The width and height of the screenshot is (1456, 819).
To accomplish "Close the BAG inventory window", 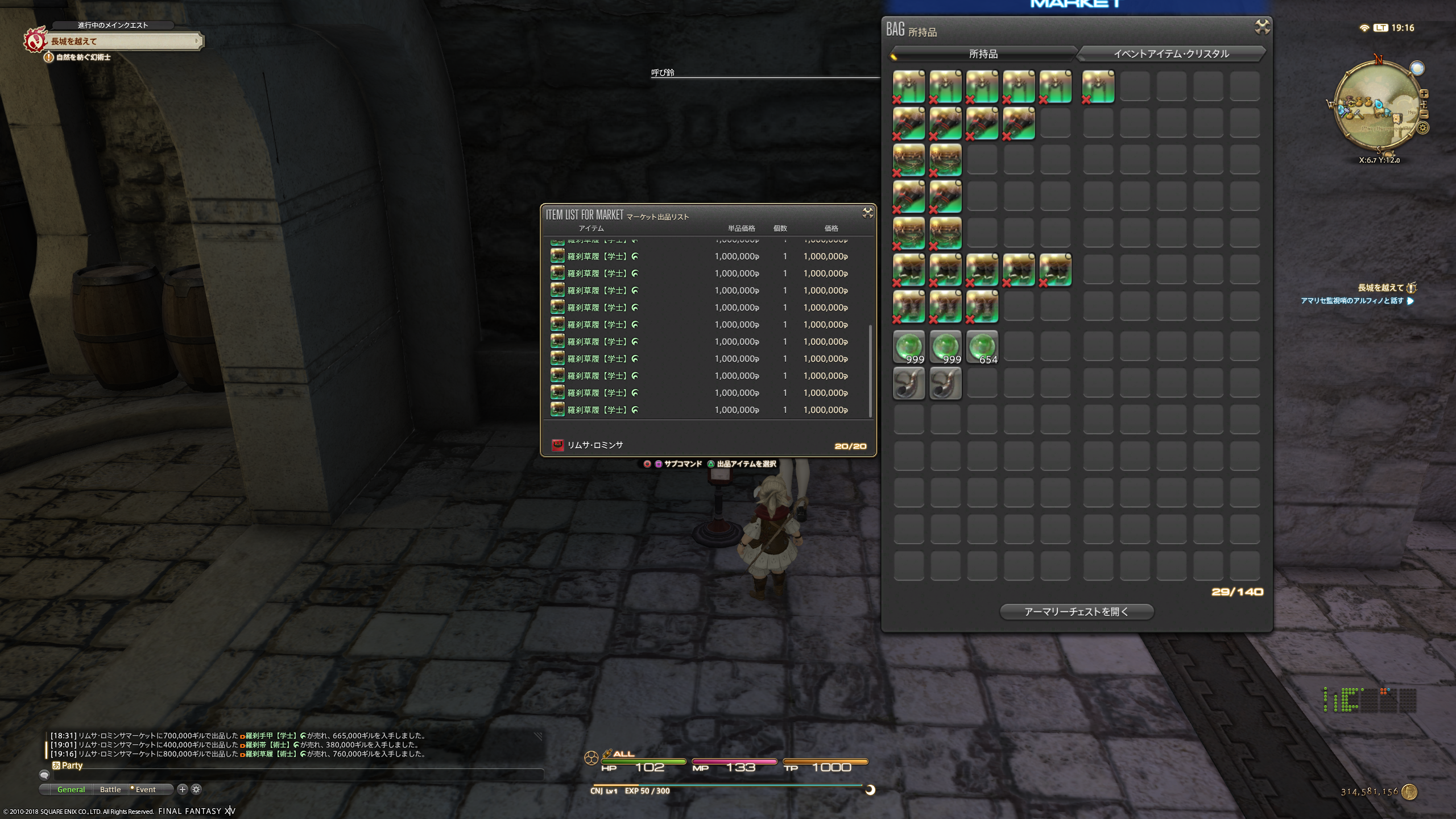I will coord(1262,26).
